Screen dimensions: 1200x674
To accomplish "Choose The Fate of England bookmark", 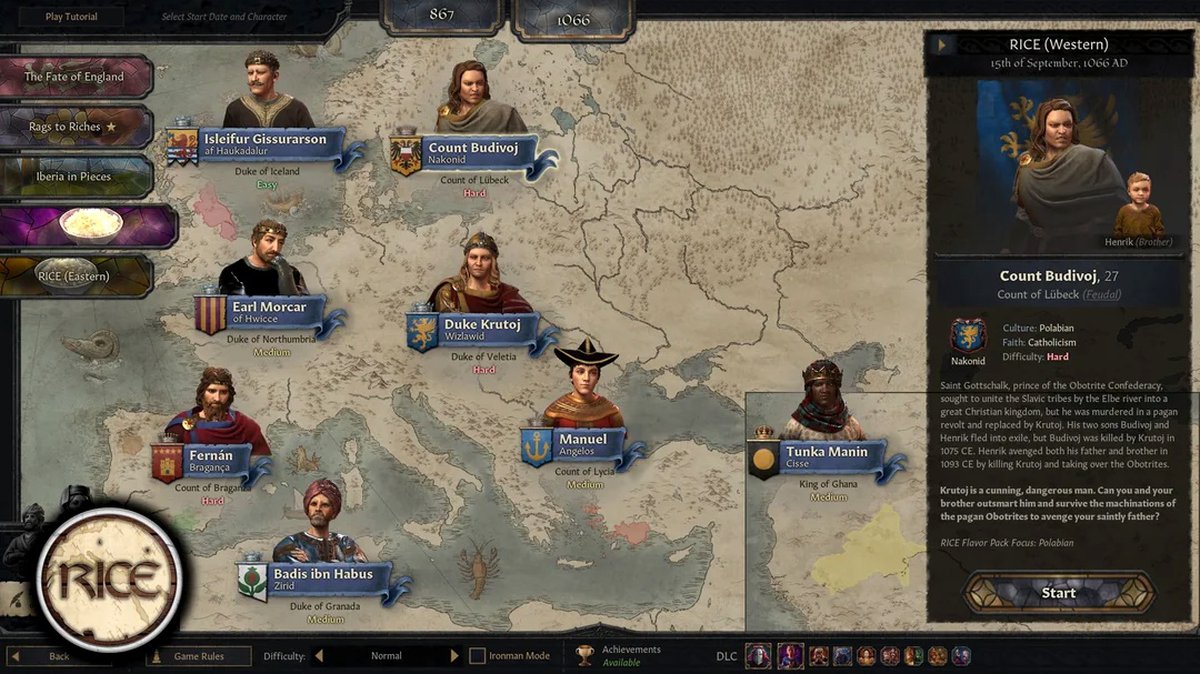I will [x=75, y=77].
